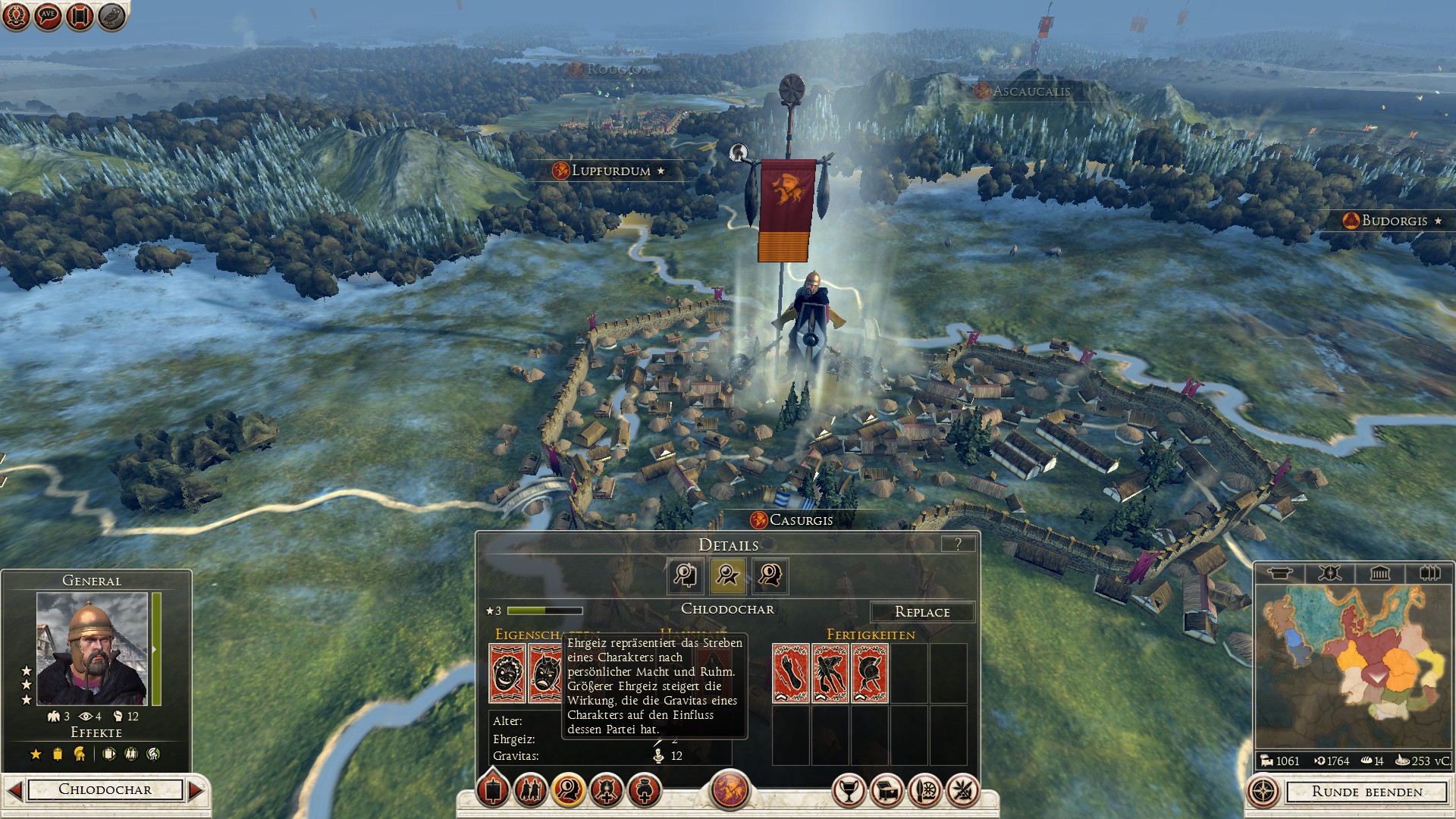
Task: Open the document magnifier details tab
Action: tap(686, 576)
